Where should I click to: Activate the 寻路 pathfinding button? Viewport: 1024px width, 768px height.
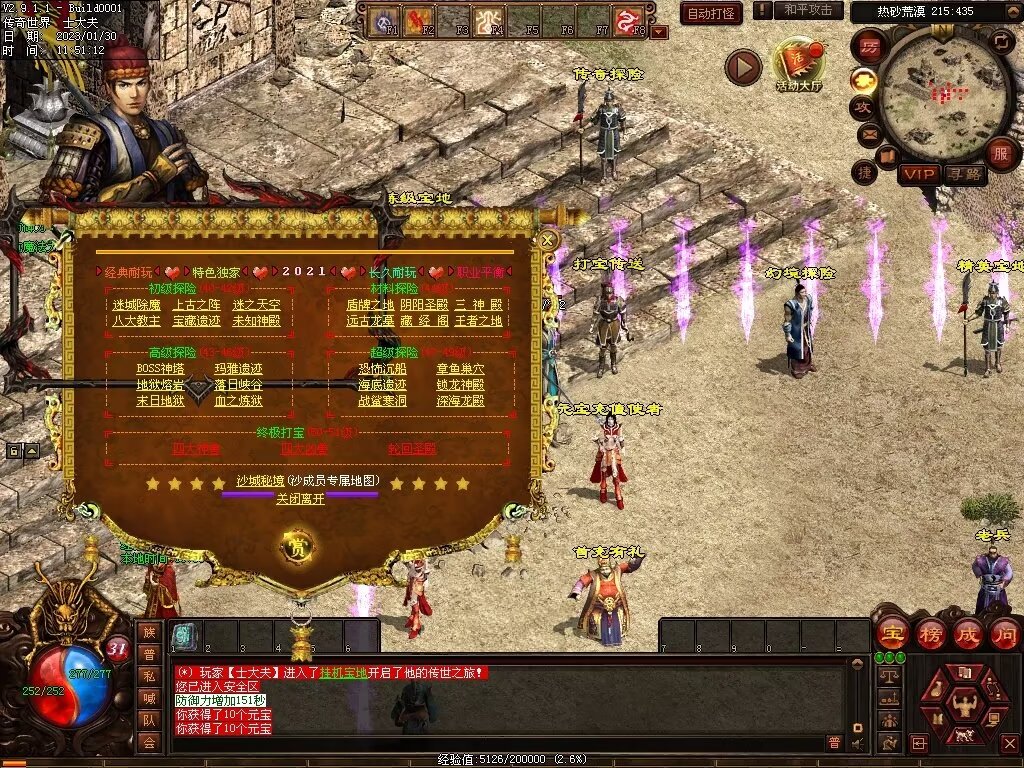[964, 174]
